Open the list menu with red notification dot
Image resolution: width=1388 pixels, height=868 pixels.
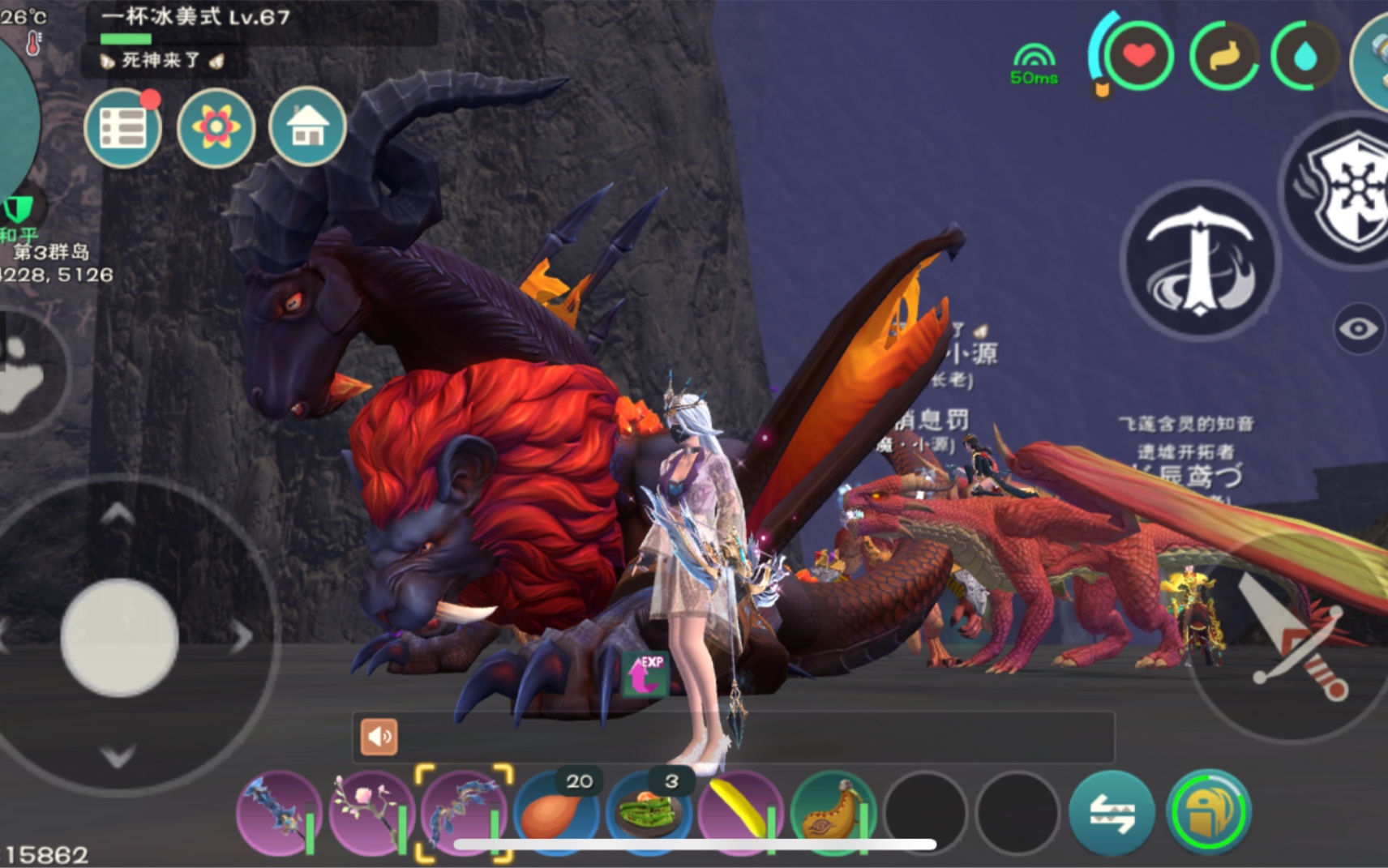pyautogui.click(x=122, y=128)
